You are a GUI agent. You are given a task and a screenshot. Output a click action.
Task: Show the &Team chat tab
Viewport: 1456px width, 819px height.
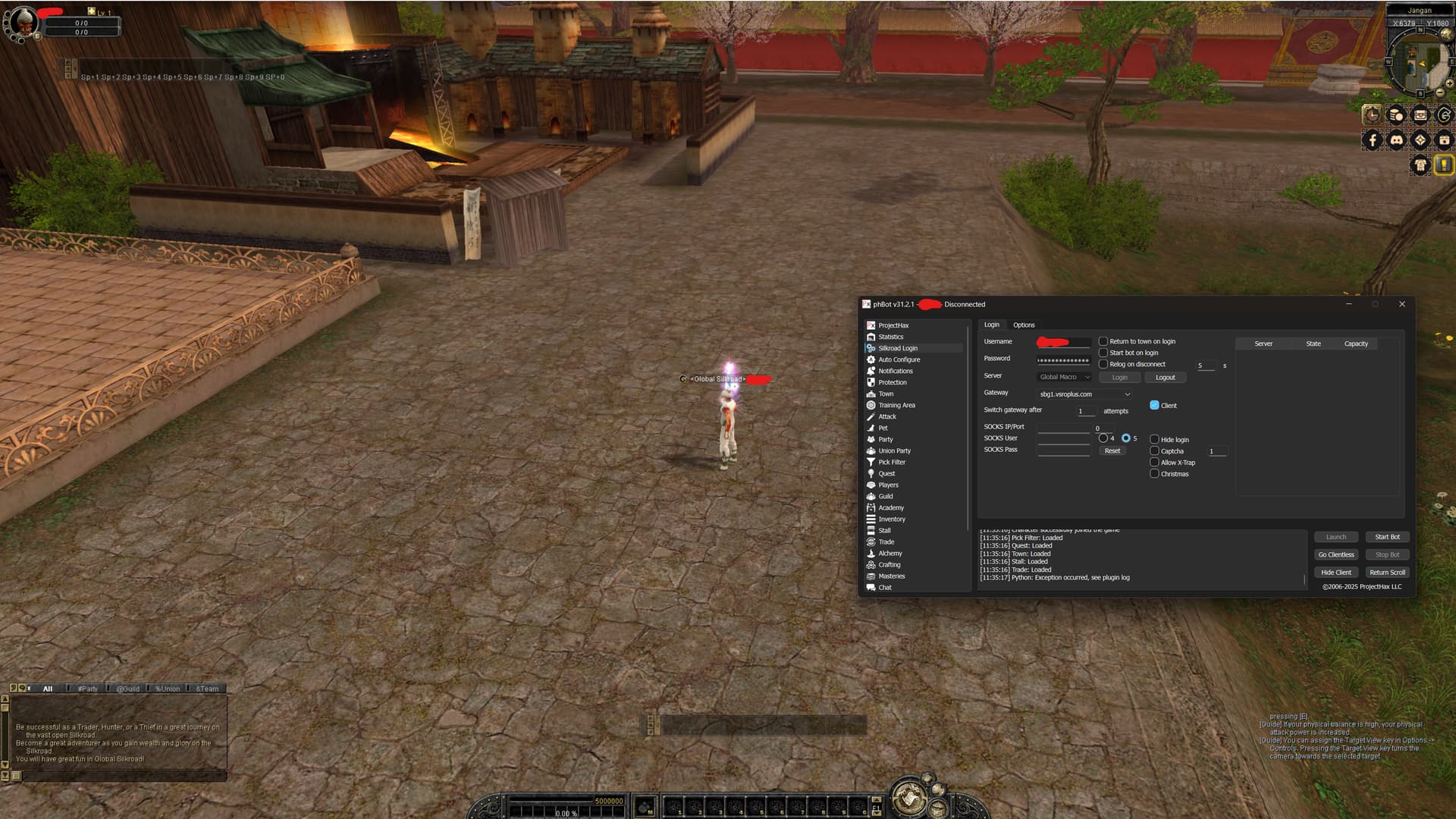(x=207, y=689)
